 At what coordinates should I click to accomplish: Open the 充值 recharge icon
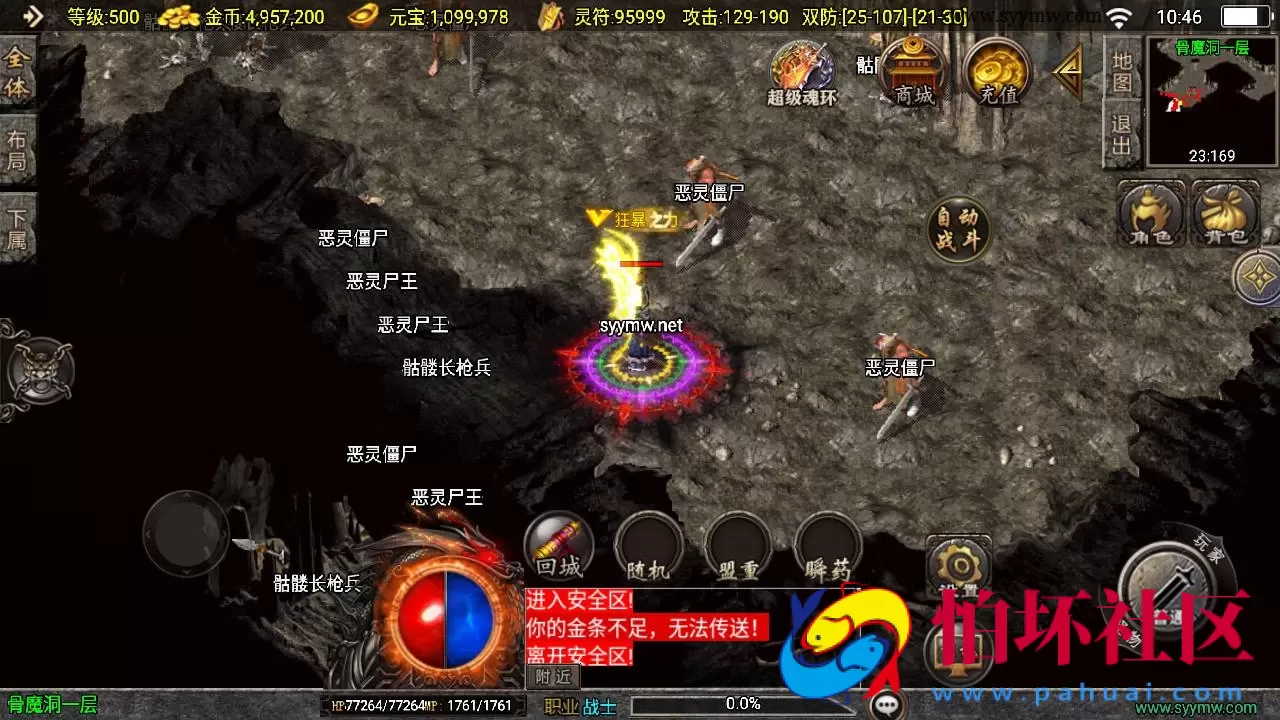[997, 72]
